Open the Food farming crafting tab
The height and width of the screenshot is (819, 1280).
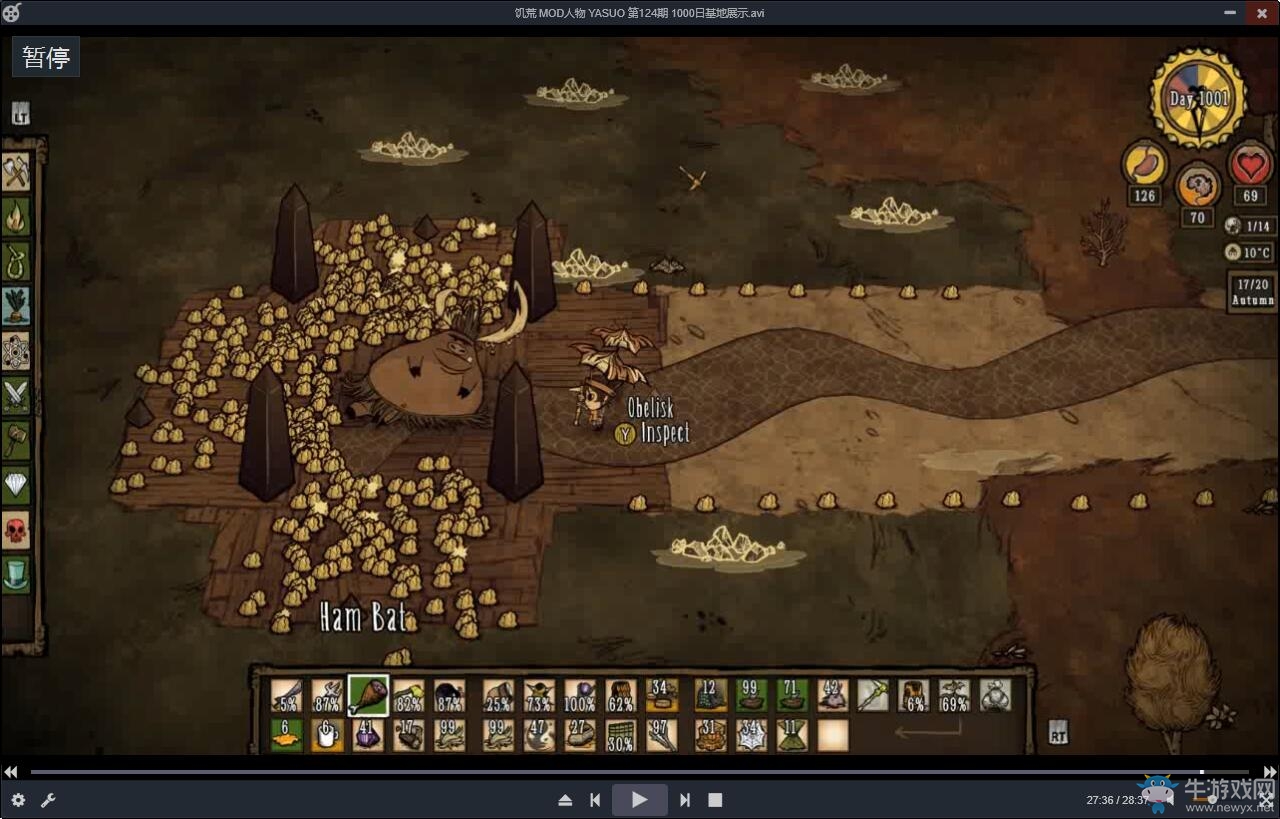[x=17, y=306]
